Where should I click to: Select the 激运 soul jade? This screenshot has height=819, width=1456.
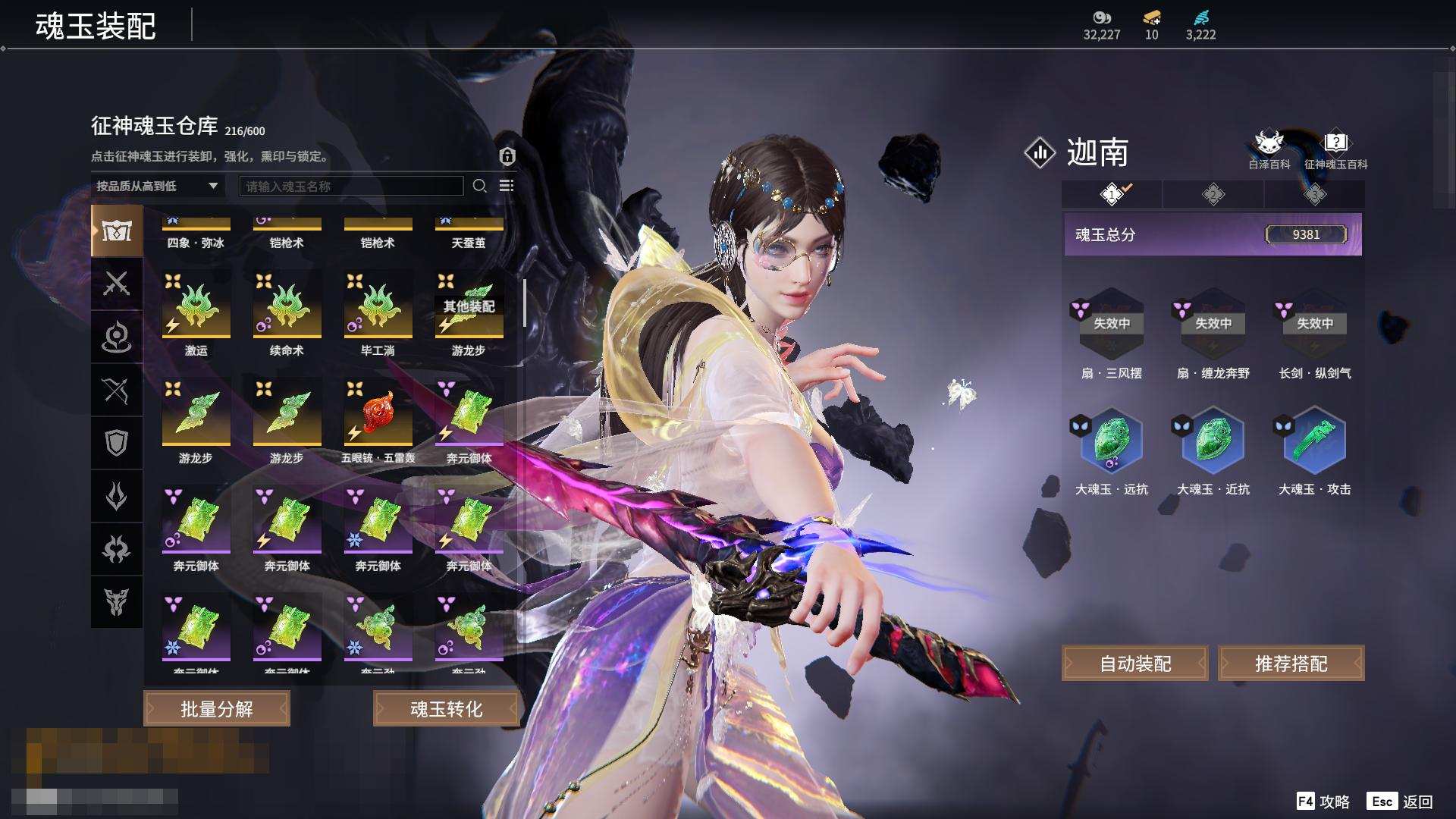[196, 306]
